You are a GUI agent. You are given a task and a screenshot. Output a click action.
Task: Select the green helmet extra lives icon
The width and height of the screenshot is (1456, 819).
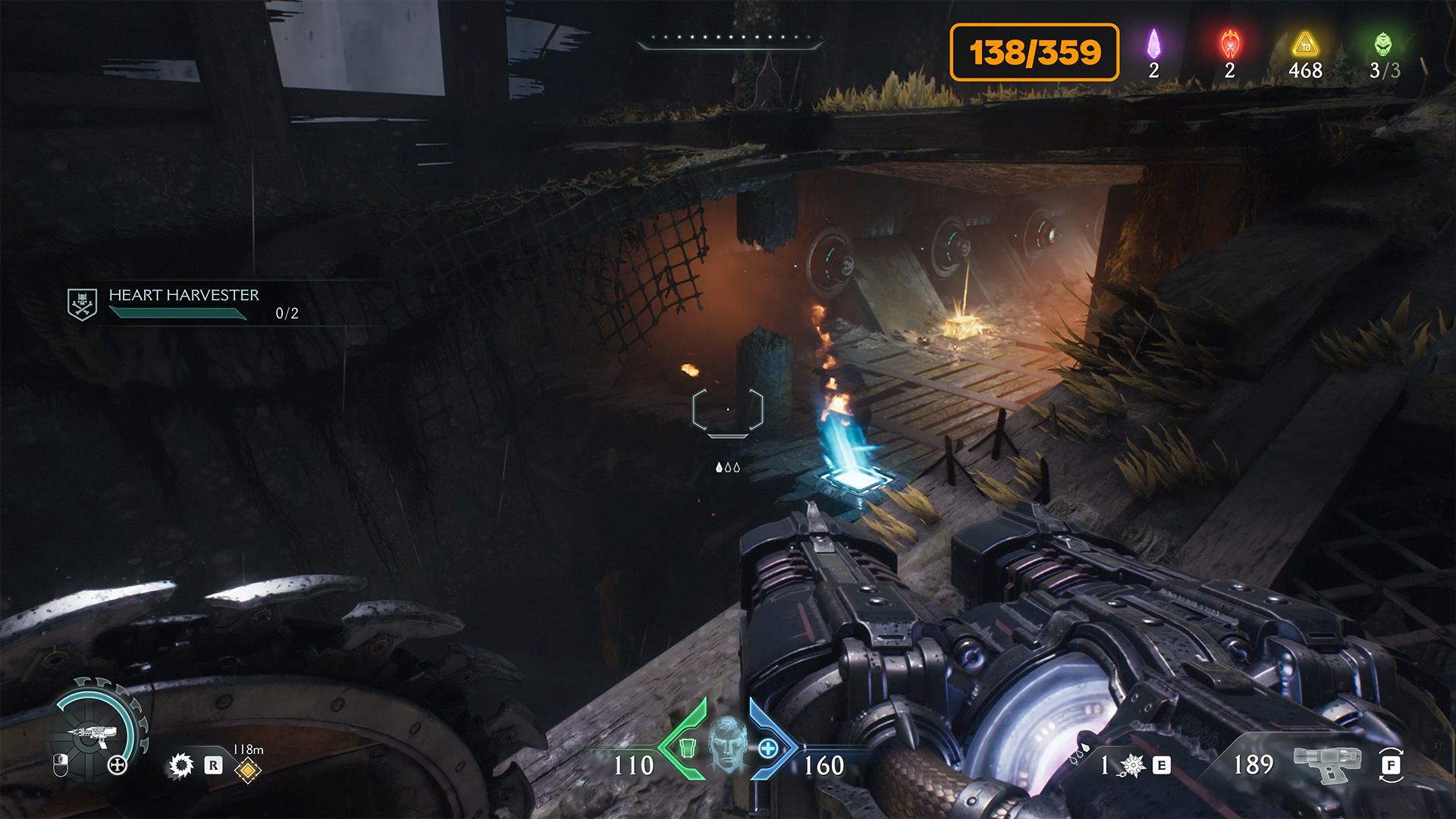click(1383, 45)
